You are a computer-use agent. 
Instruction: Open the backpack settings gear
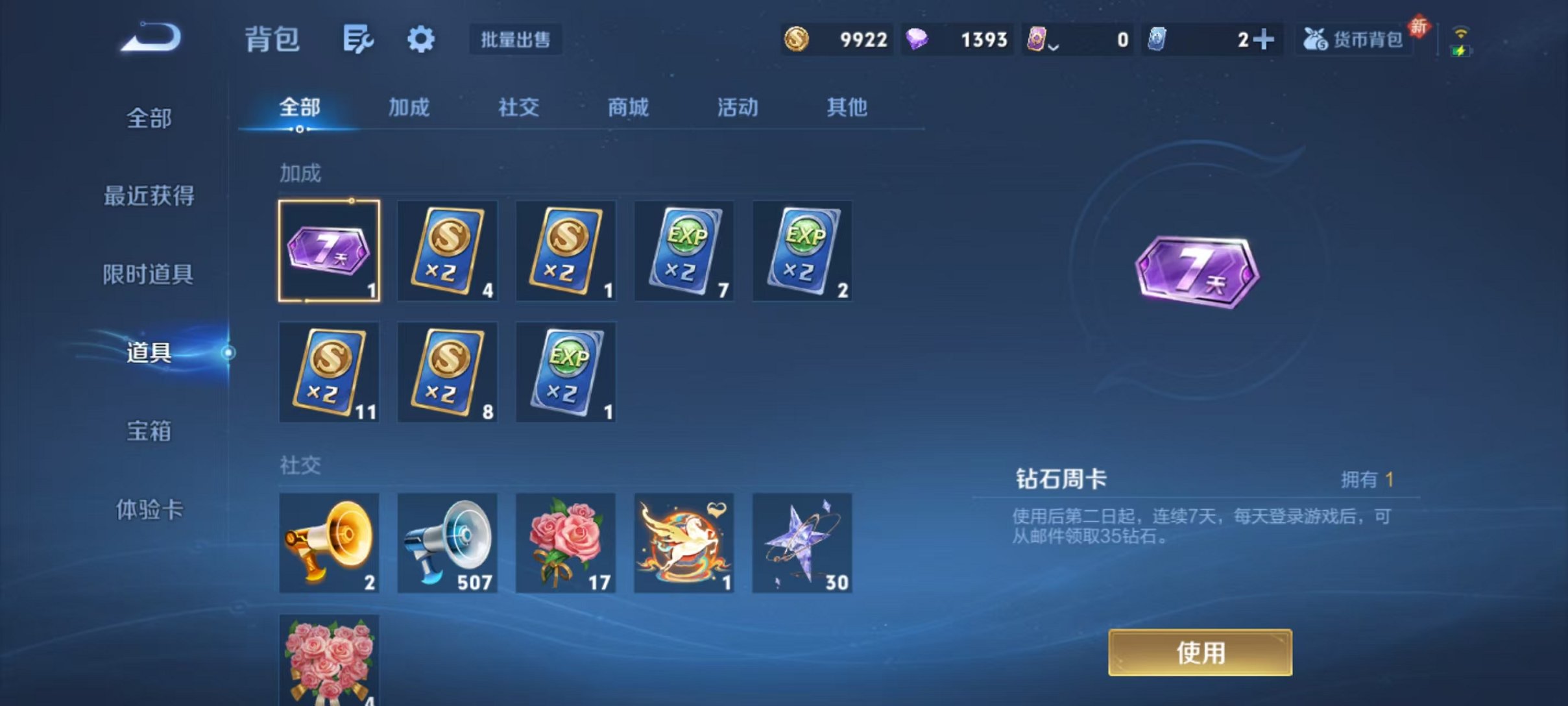tap(421, 39)
